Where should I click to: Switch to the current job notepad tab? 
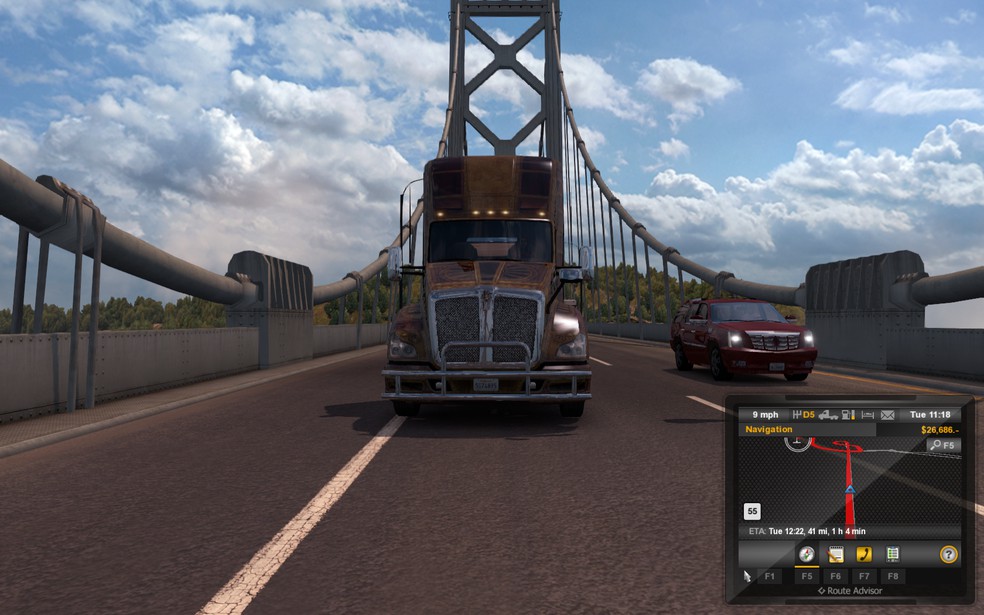(836, 554)
